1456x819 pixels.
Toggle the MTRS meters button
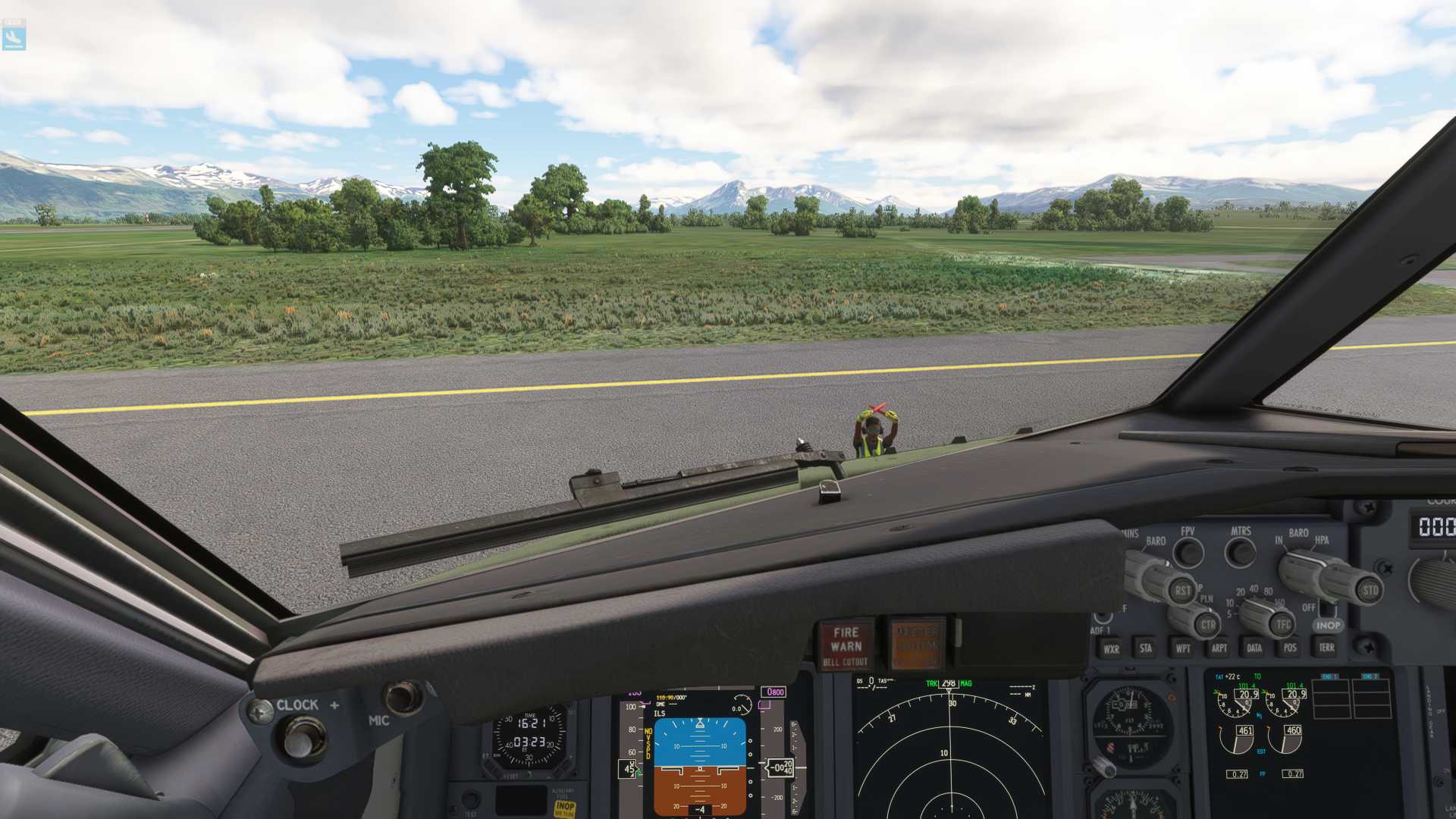click(x=1241, y=552)
